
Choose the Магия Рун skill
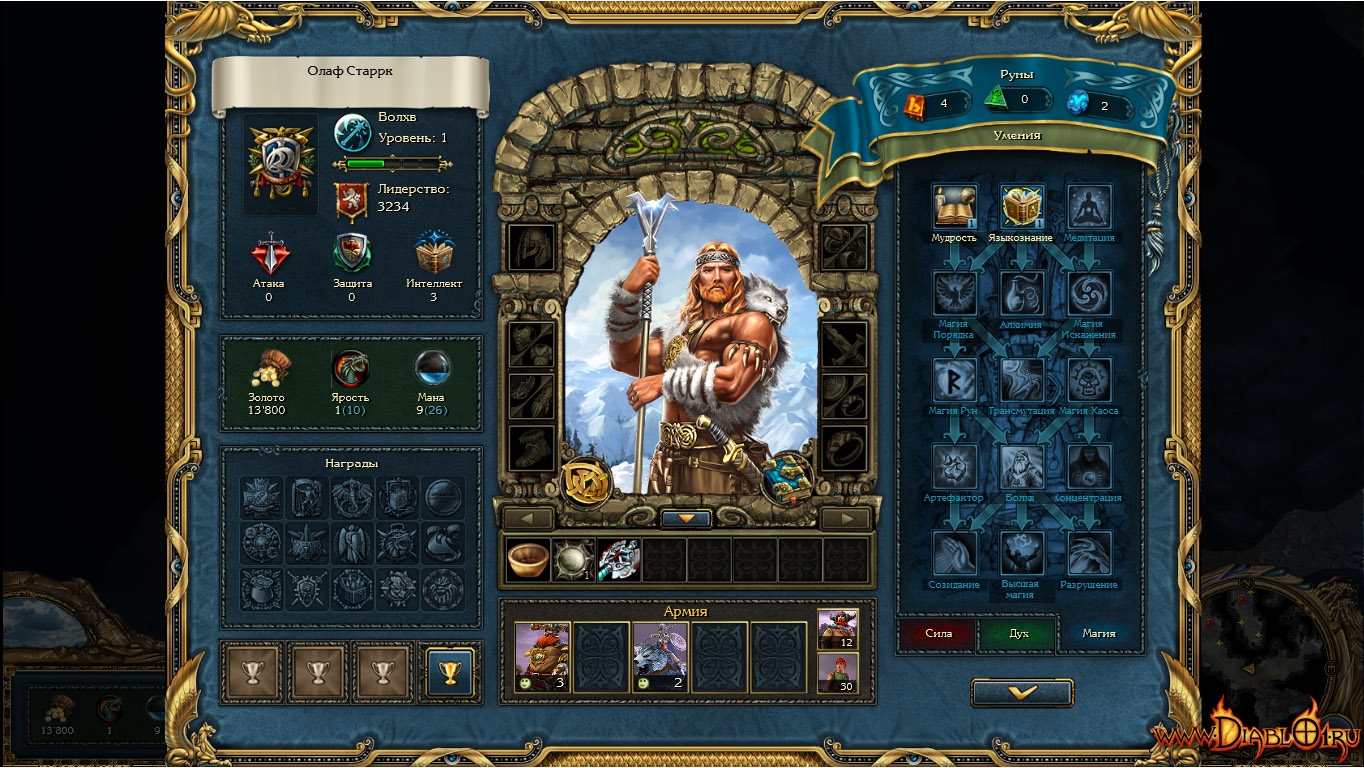pos(954,381)
